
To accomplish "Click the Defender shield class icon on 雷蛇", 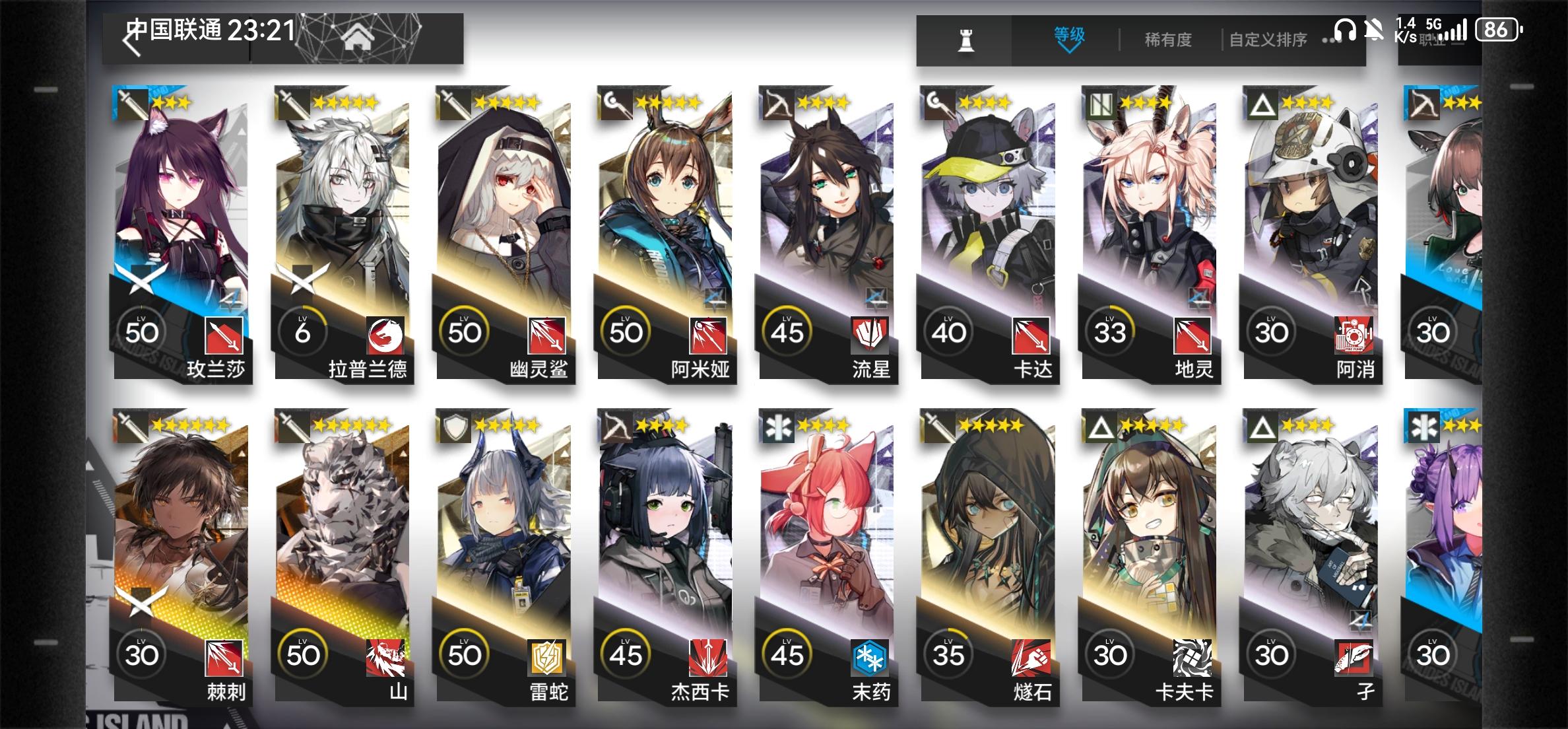I will point(455,427).
